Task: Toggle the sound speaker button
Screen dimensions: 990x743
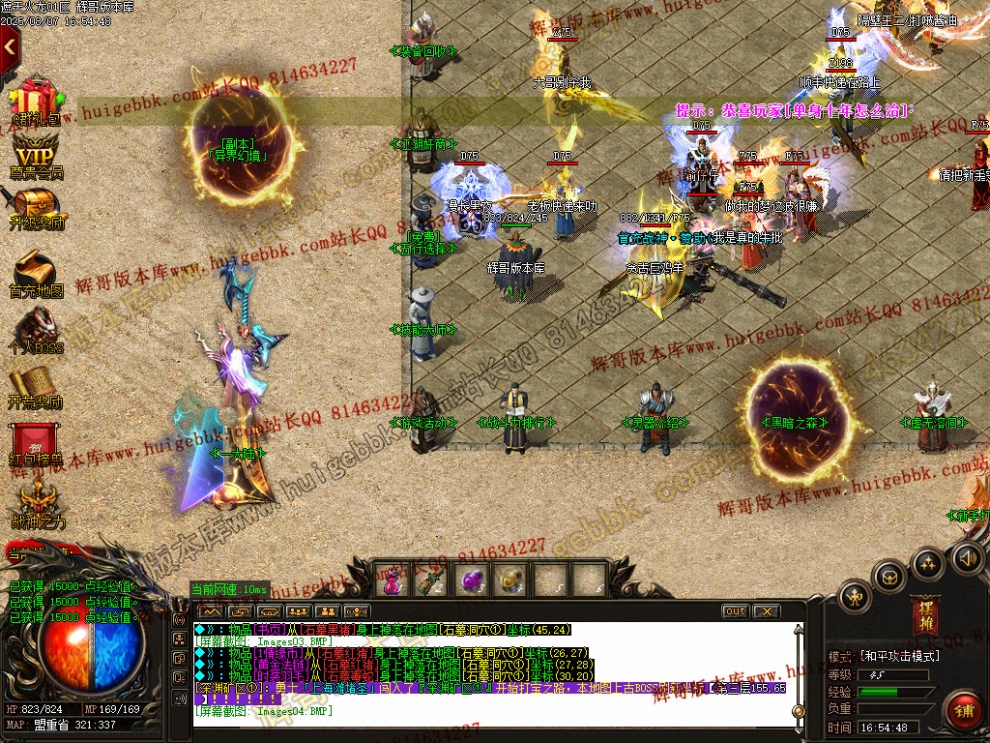Action: coord(967,557)
